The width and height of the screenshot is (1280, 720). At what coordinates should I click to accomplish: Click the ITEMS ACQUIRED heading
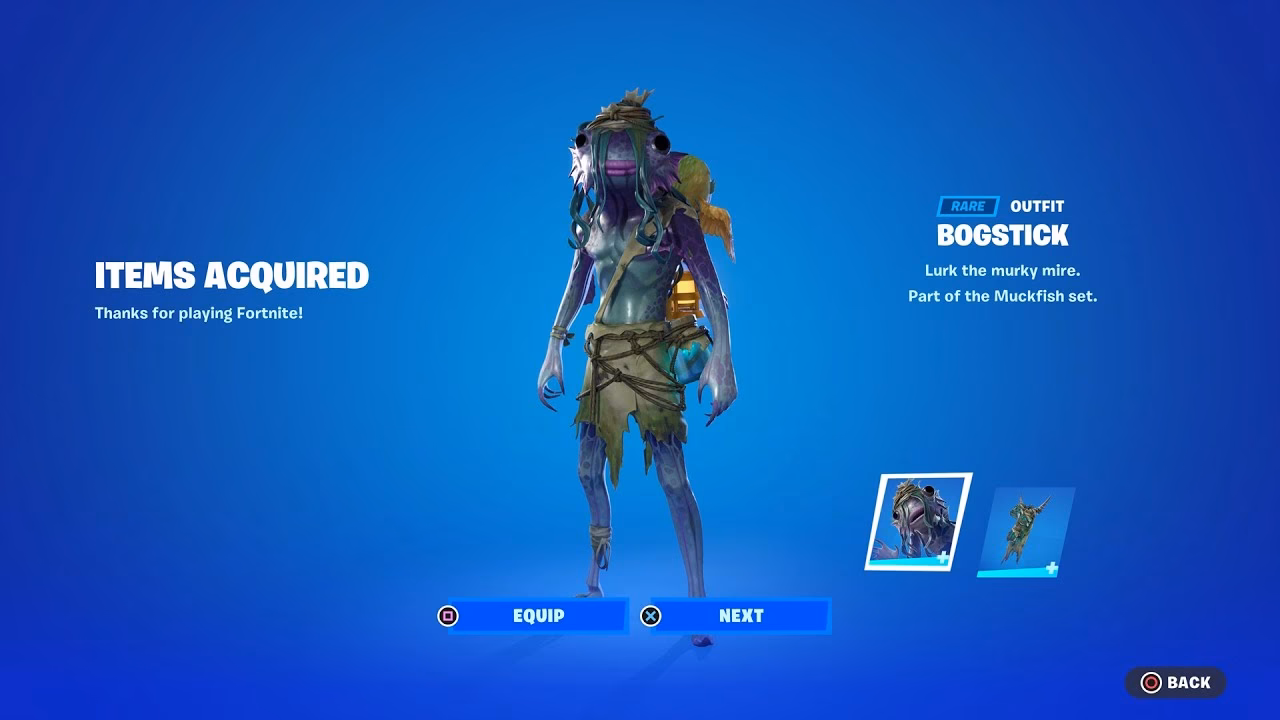[232, 275]
